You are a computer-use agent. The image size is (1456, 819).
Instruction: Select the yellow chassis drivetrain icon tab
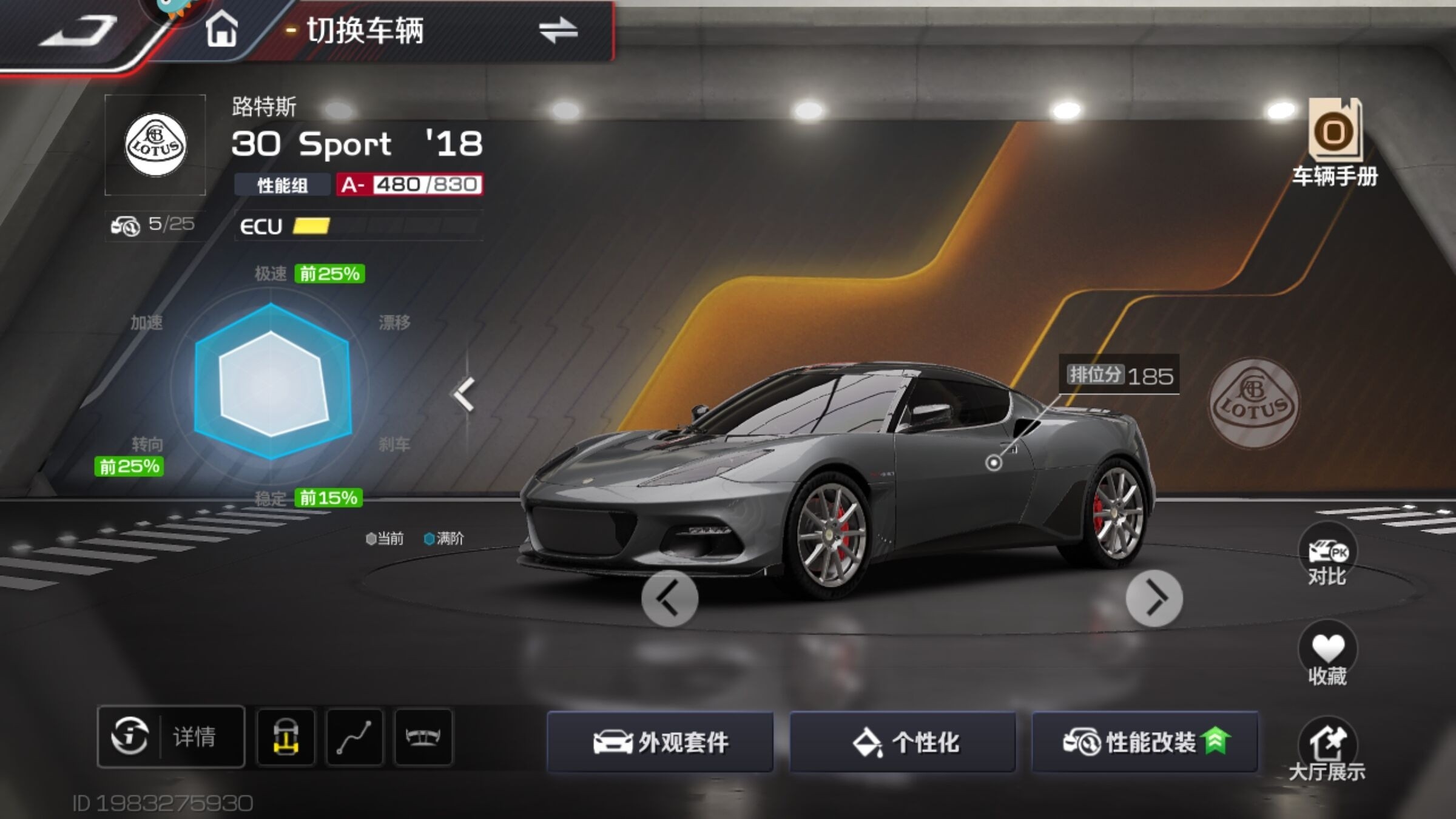(x=286, y=736)
